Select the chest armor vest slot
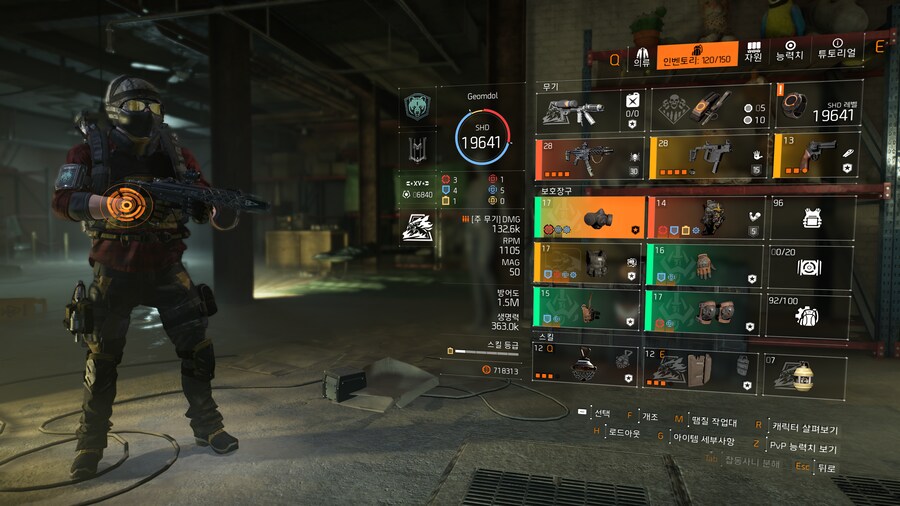The height and width of the screenshot is (506, 900). pos(591,265)
